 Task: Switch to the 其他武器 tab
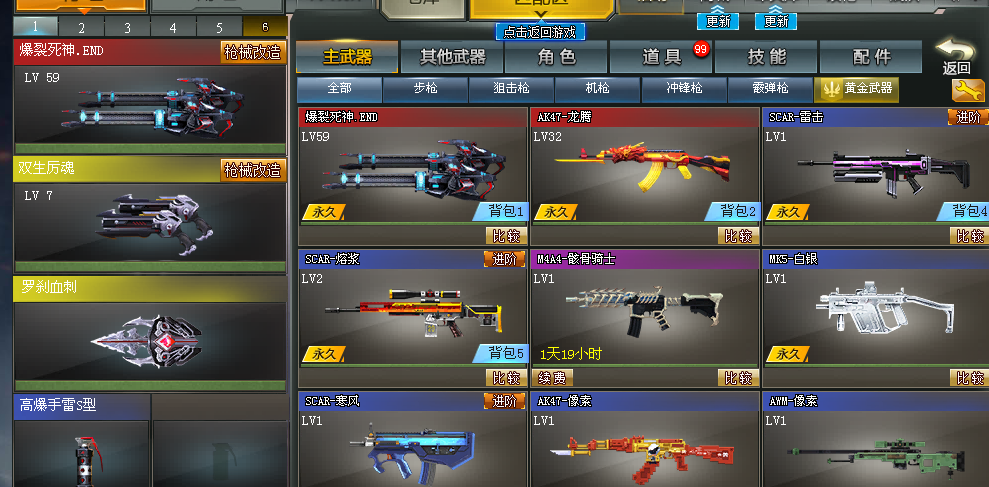tap(452, 58)
